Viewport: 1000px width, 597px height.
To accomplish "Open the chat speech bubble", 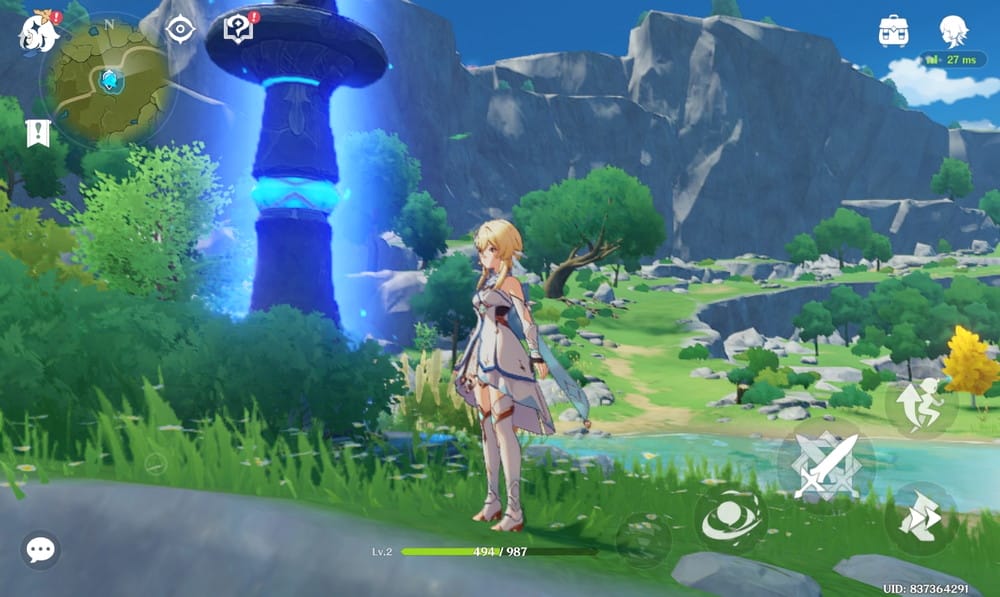I will (x=41, y=549).
